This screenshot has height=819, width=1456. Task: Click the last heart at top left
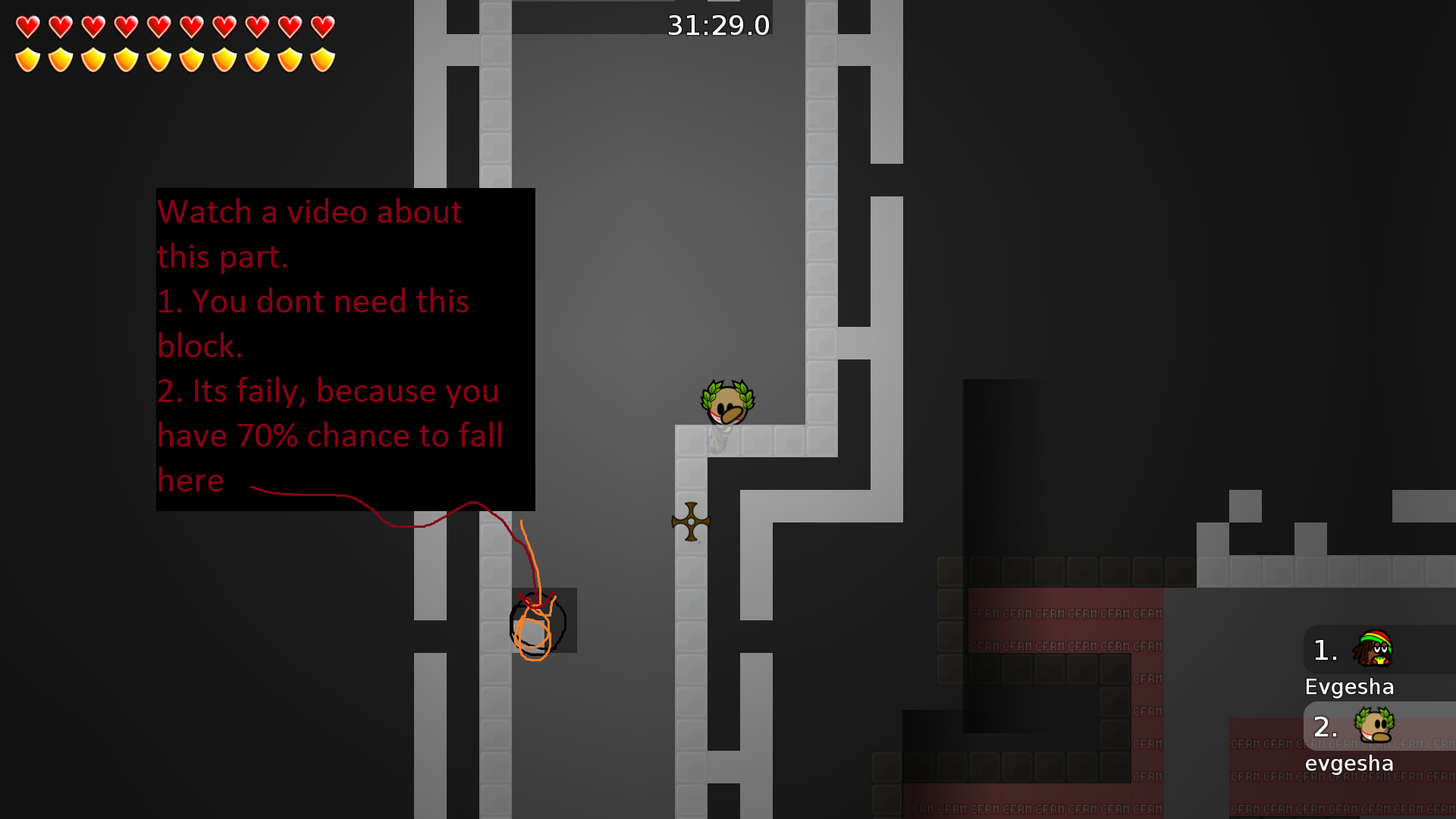pyautogui.click(x=322, y=27)
